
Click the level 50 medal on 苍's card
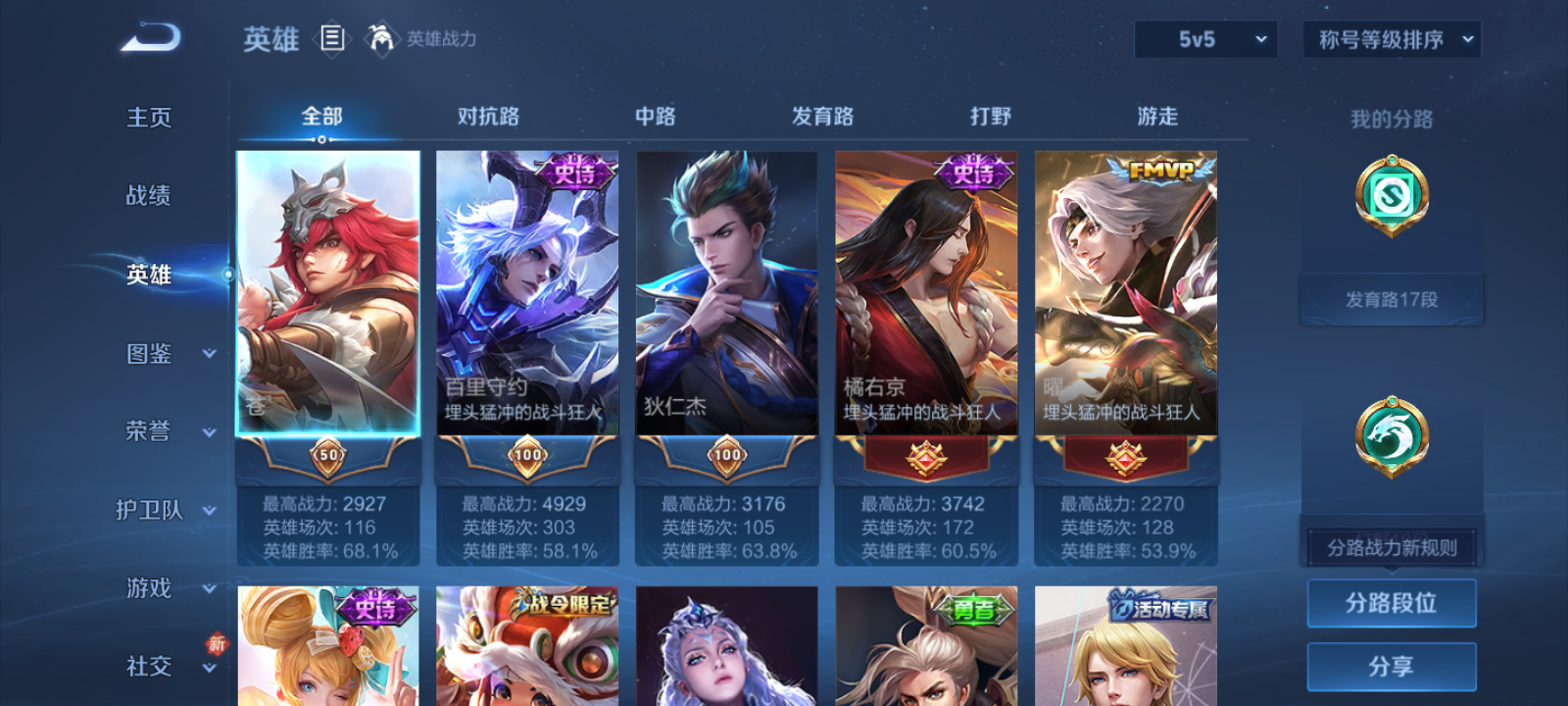tap(325, 456)
